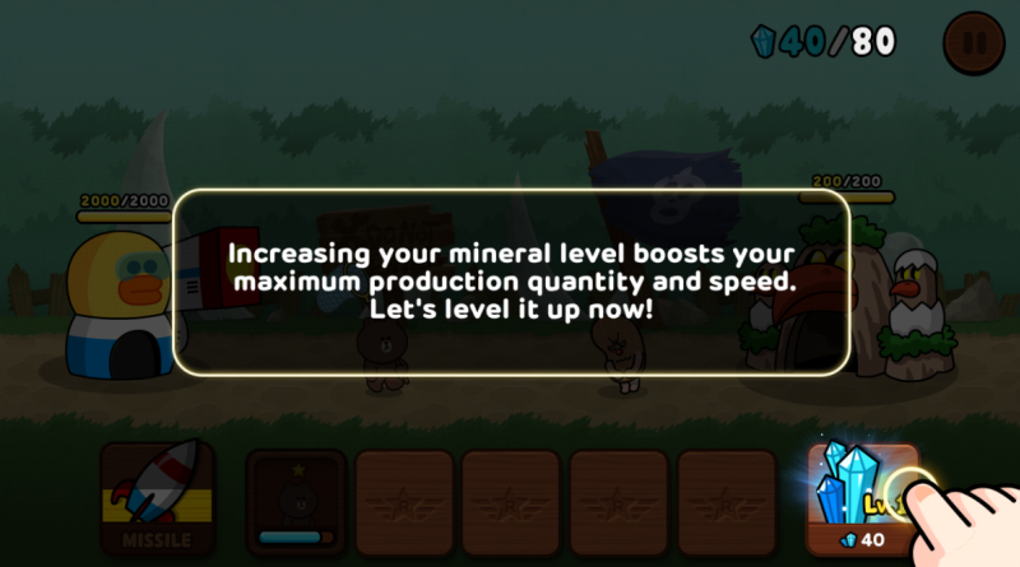
Task: Launch the Missile rocket ability
Action: (157, 499)
